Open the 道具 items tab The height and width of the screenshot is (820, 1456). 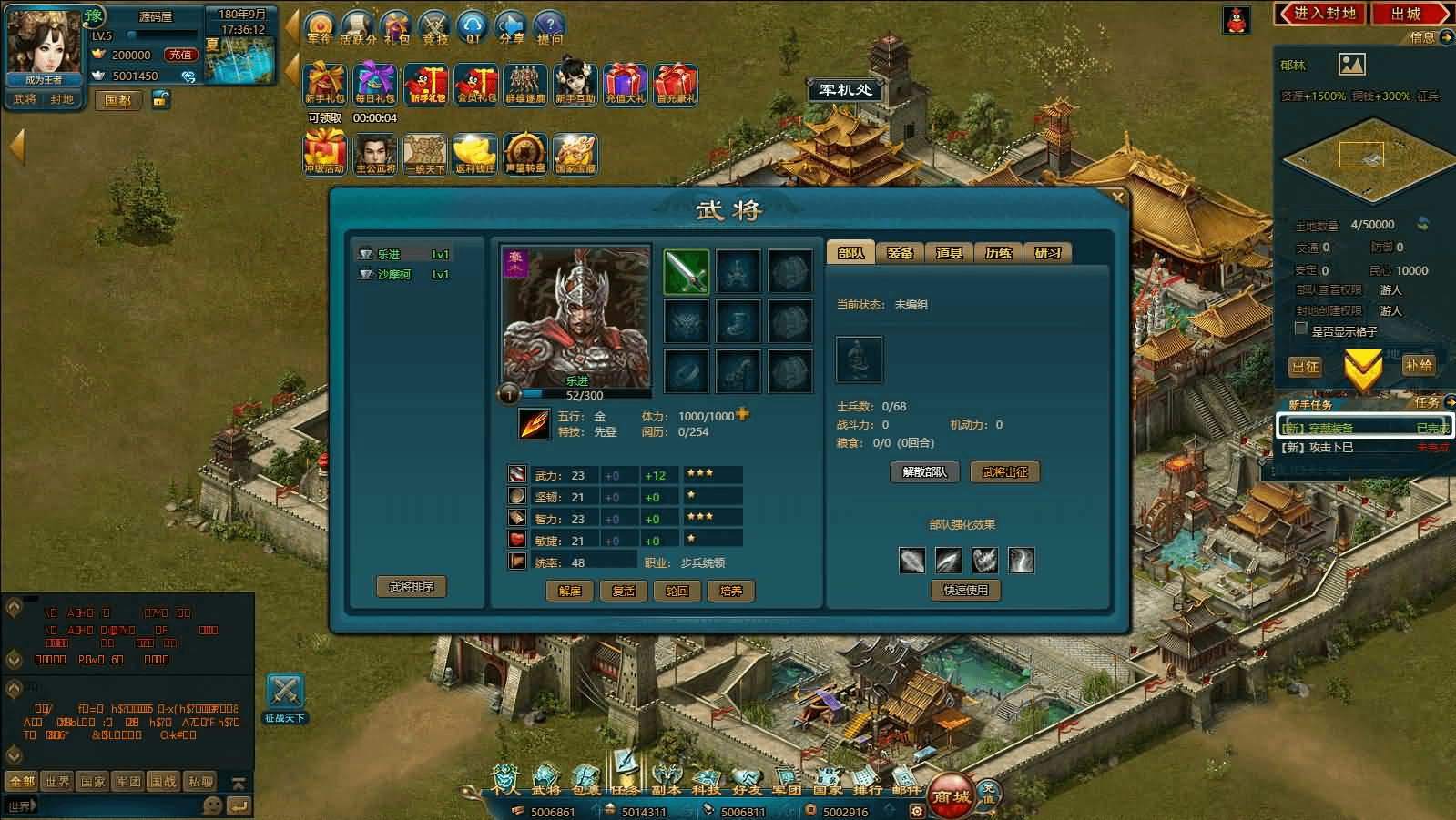pyautogui.click(x=949, y=253)
